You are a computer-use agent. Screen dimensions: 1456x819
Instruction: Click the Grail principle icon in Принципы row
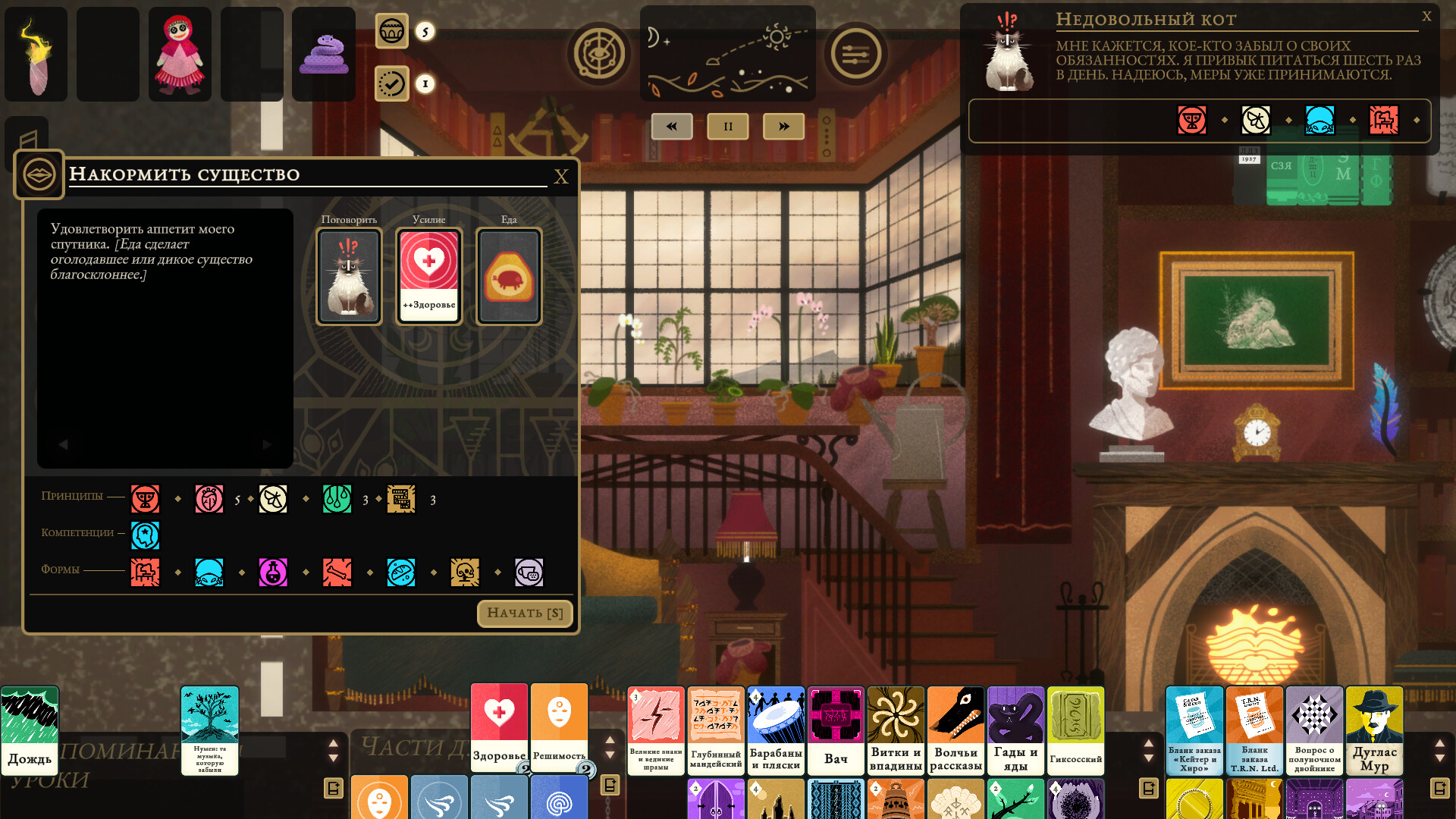coord(145,499)
